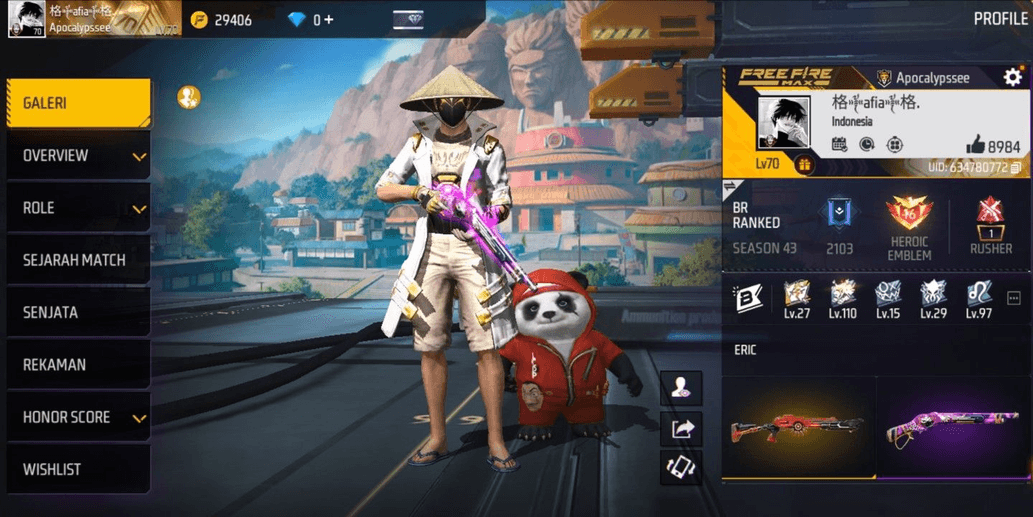Select the purple shotgun skin thumbnail
Viewport: 1033px width, 517px height.
pos(953,427)
